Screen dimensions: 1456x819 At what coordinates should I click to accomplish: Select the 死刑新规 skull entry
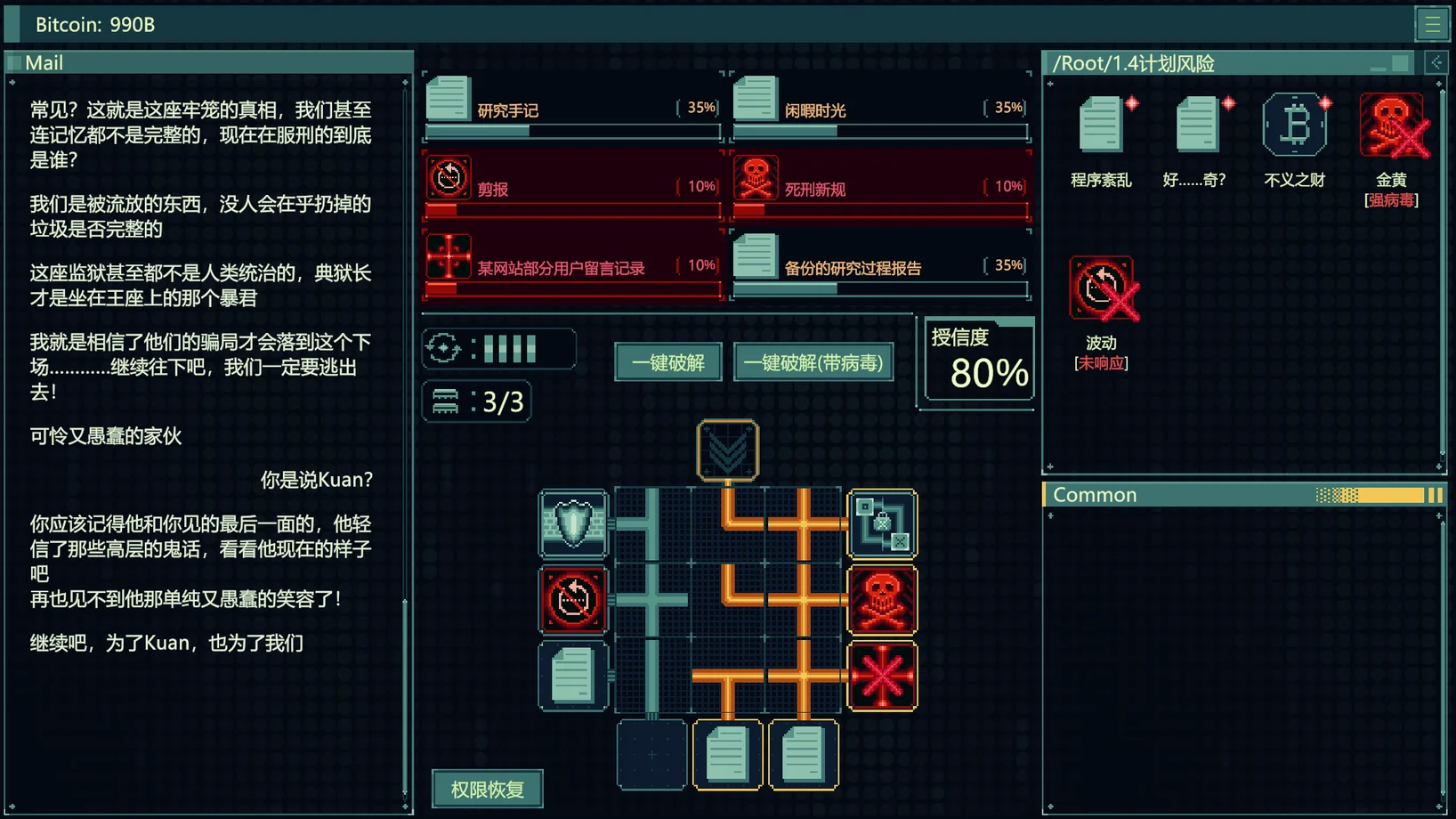coord(880,187)
